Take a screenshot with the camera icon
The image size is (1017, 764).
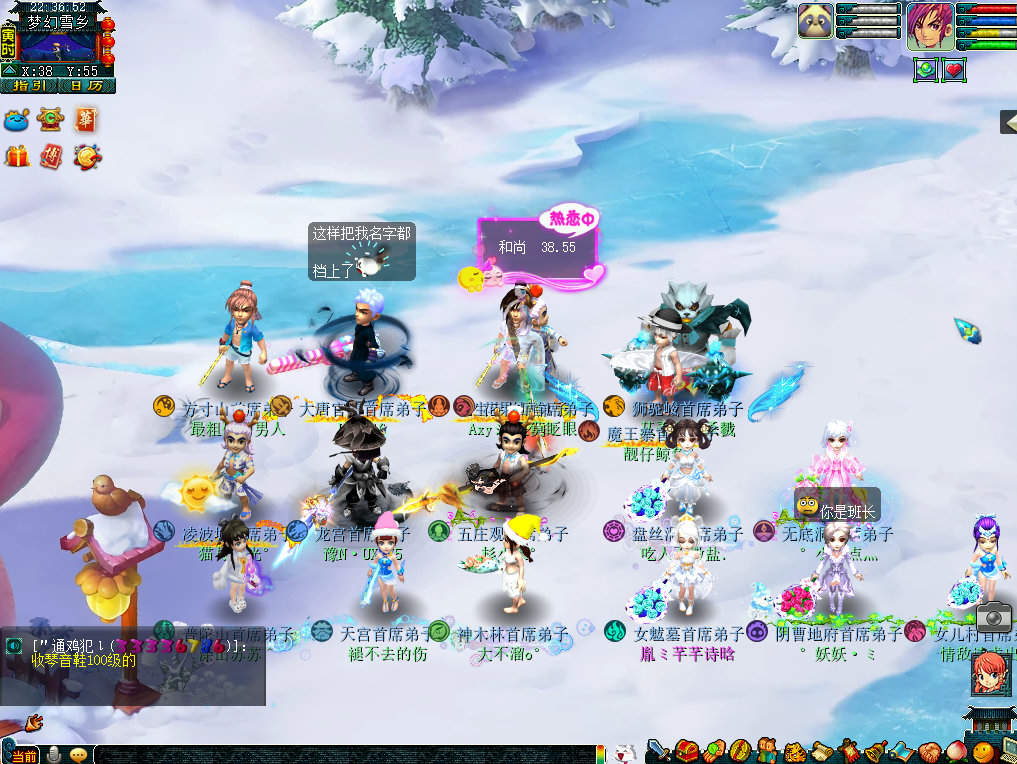[993, 616]
